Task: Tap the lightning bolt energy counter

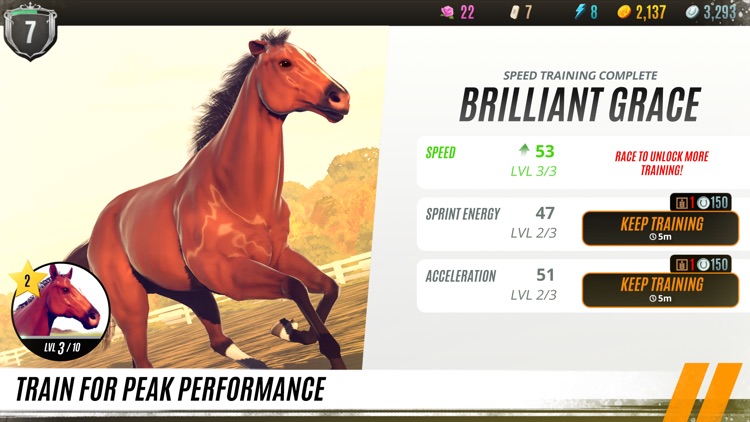Action: (x=586, y=12)
